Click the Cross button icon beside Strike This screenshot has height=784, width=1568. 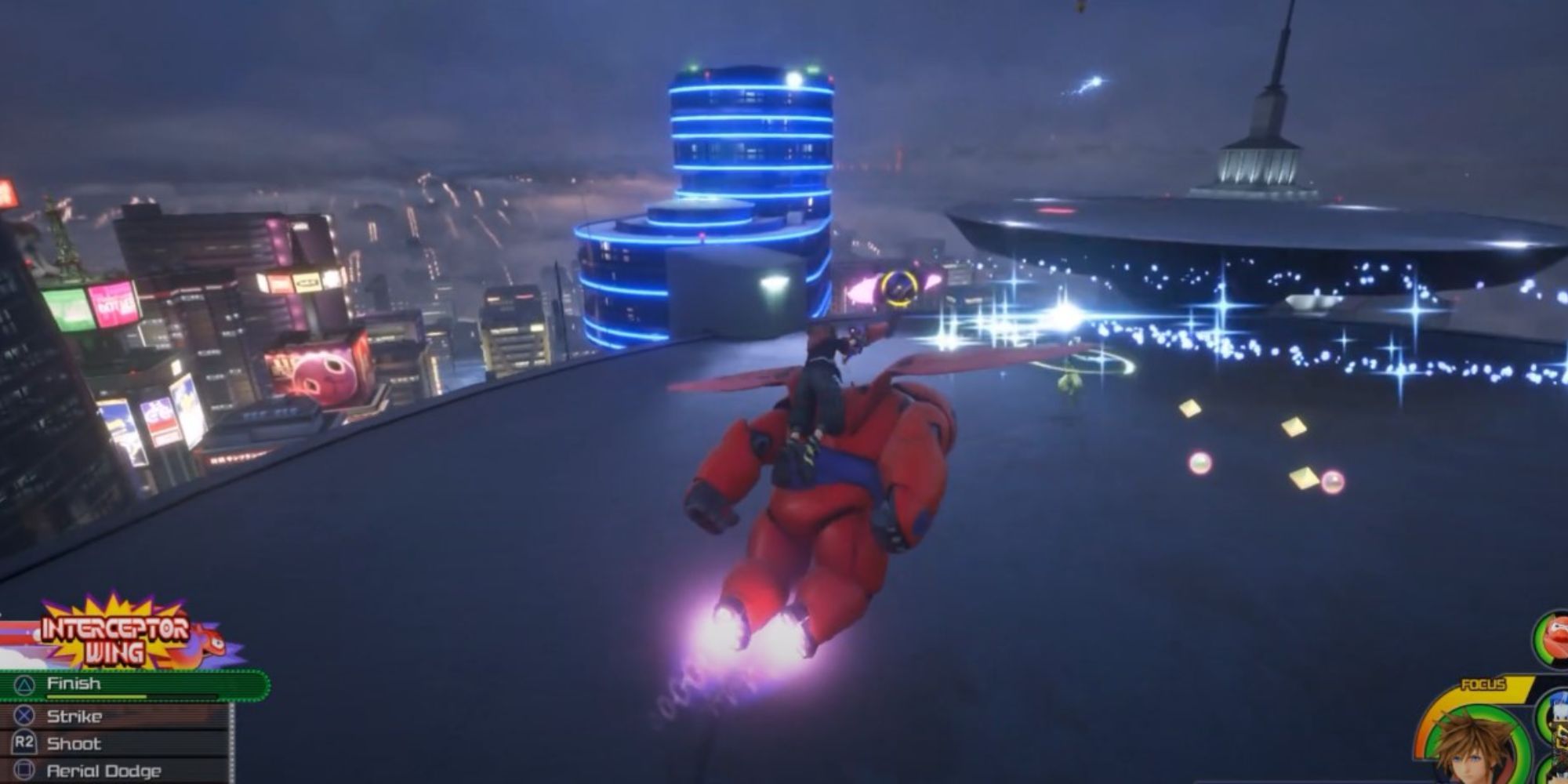tap(24, 715)
